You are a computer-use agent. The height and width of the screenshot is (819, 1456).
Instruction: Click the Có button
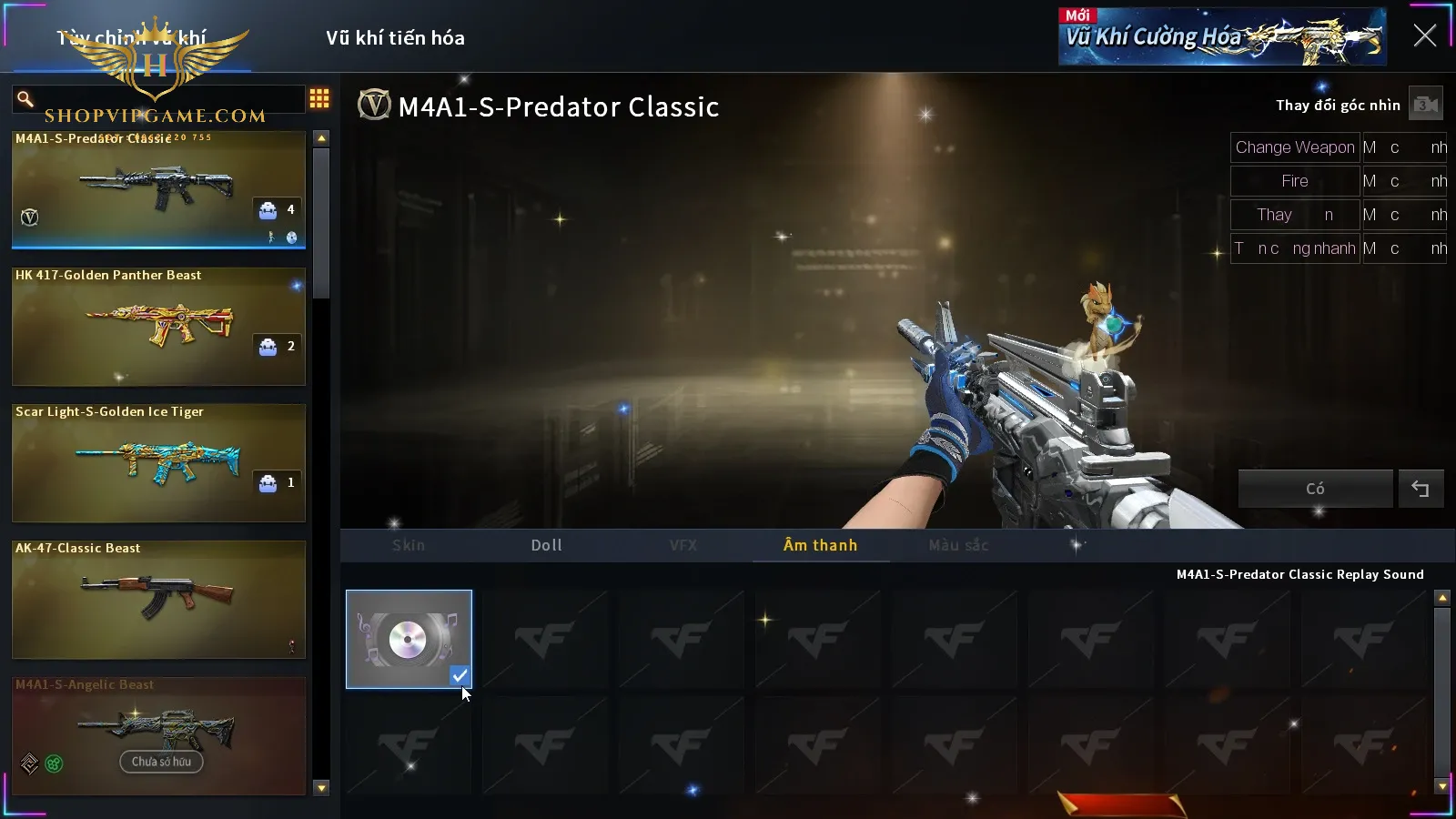point(1315,489)
